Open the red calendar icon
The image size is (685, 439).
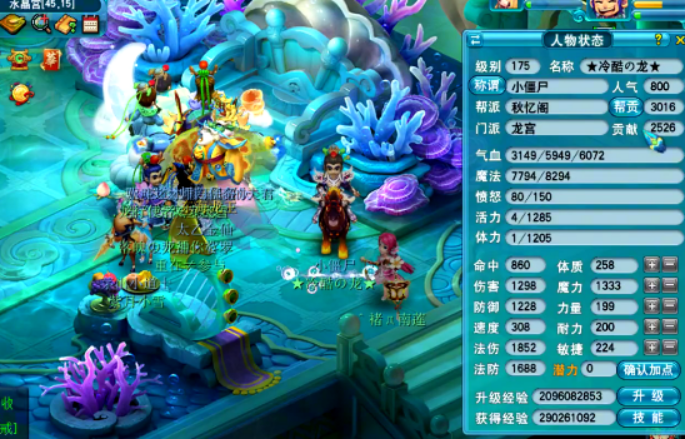(x=89, y=24)
